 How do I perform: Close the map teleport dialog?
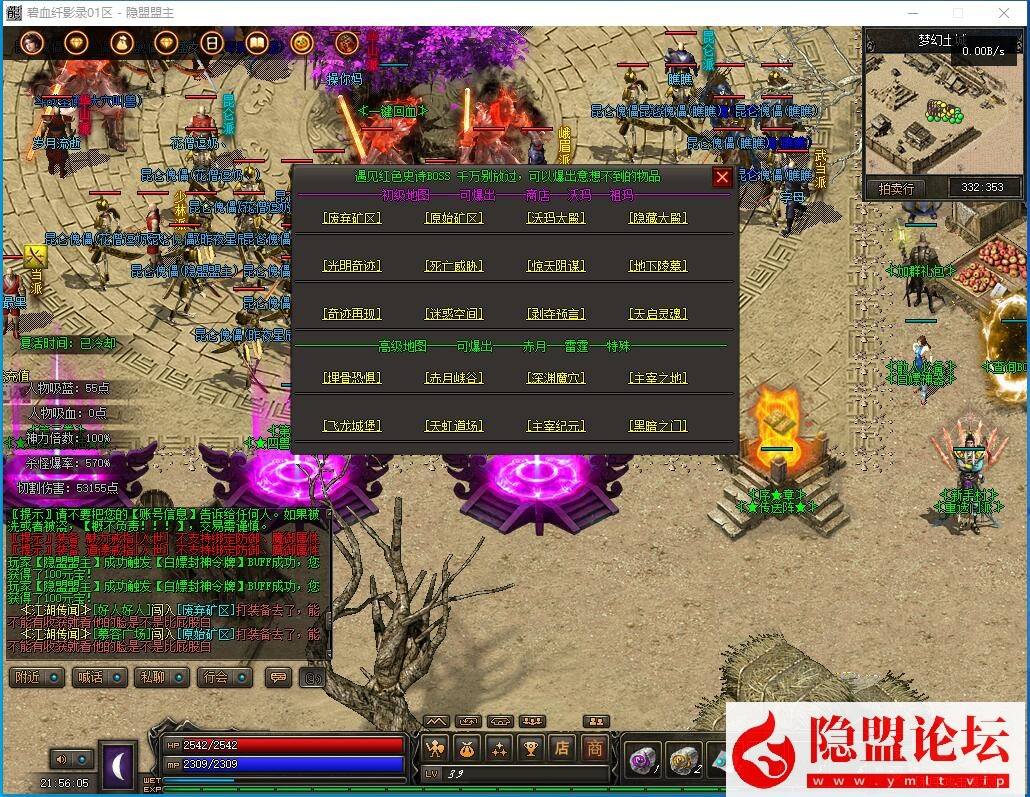coord(722,177)
